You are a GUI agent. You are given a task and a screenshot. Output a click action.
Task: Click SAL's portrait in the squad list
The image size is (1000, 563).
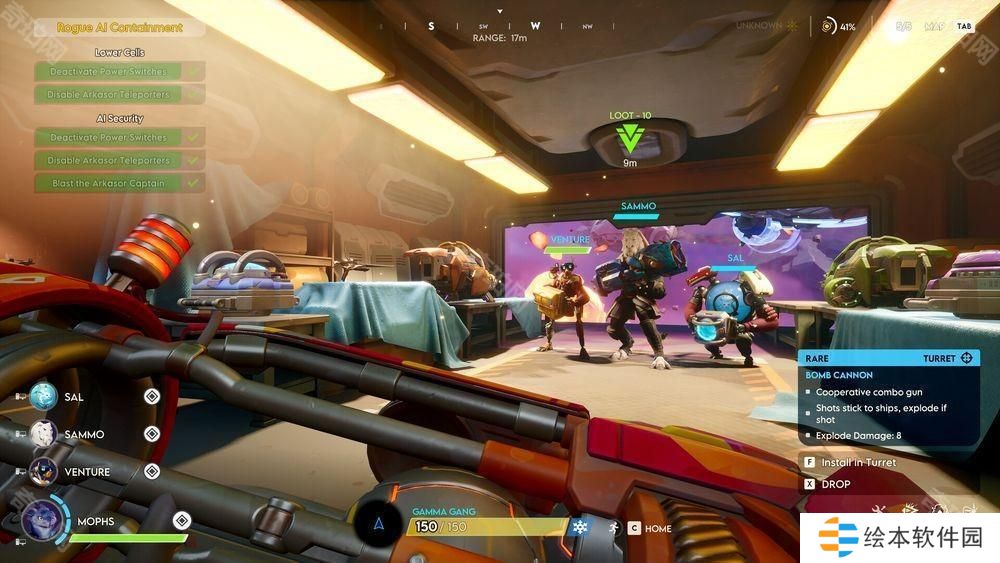coord(43,397)
